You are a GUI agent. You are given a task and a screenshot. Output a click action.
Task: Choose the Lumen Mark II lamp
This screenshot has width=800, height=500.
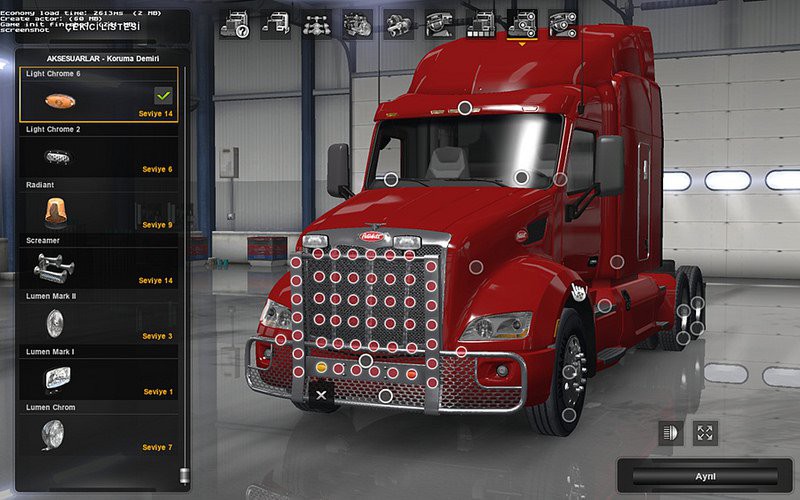click(98, 323)
